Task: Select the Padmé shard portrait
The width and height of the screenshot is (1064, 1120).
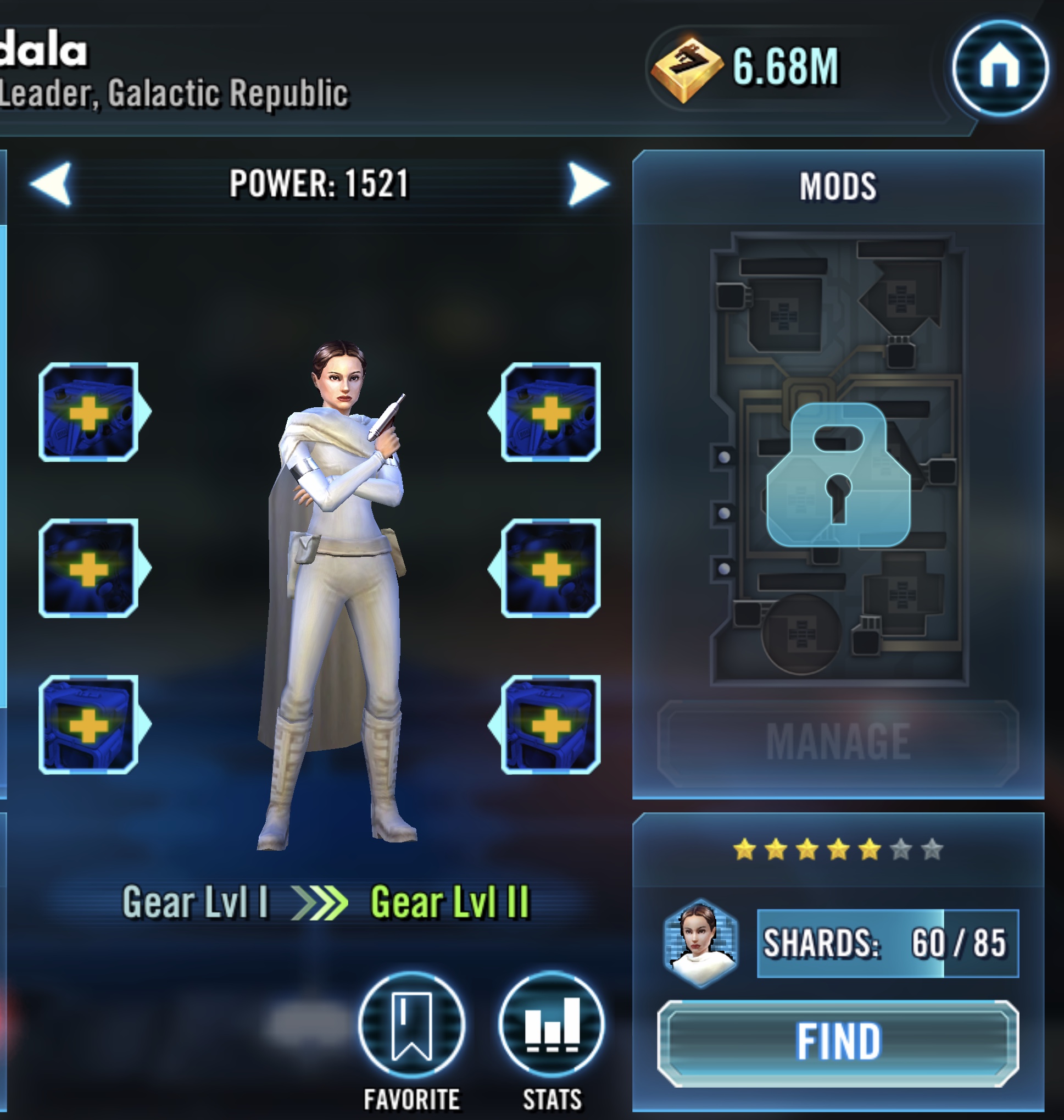Action: [x=701, y=943]
